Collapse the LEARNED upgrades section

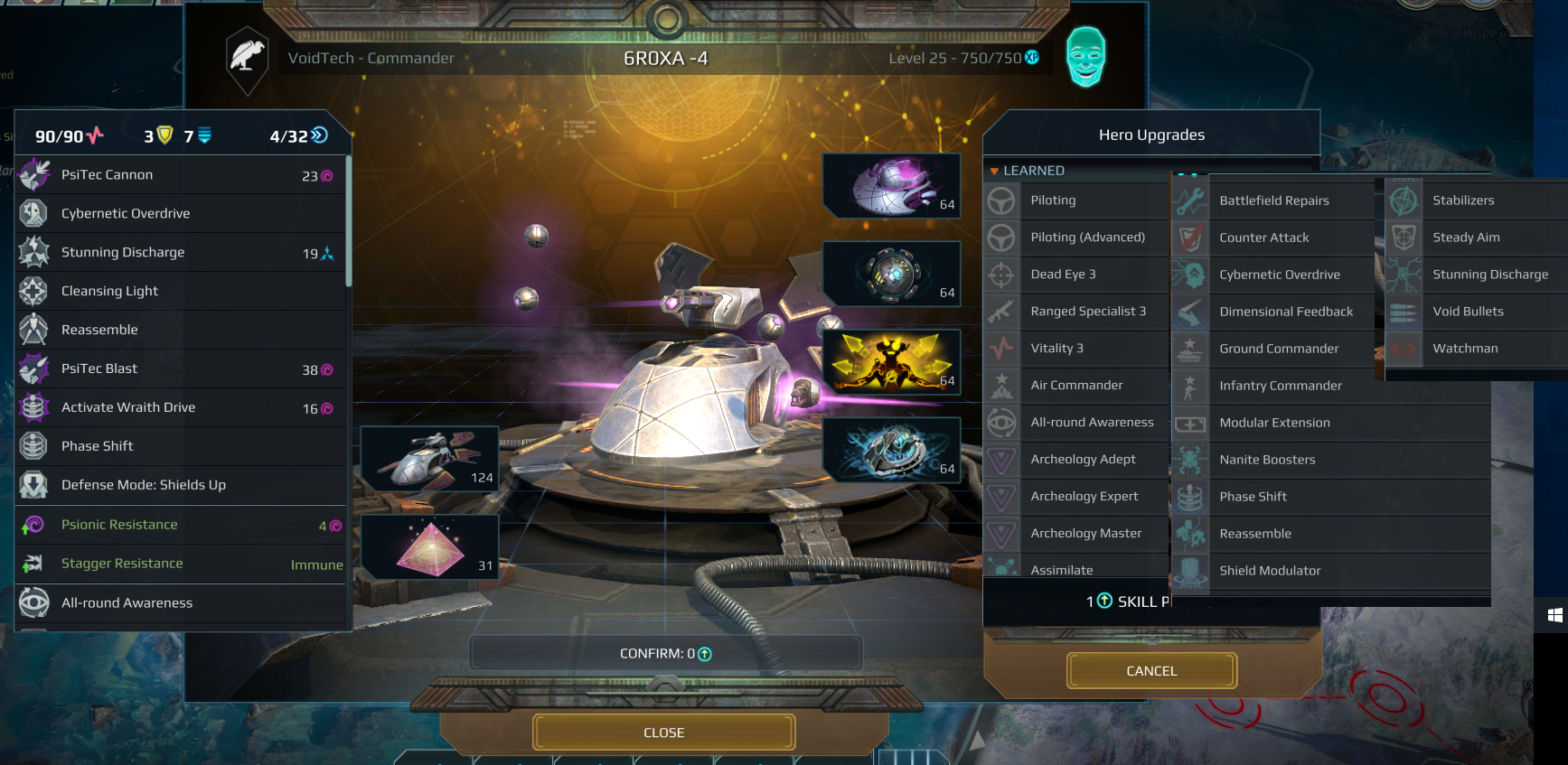[x=996, y=170]
